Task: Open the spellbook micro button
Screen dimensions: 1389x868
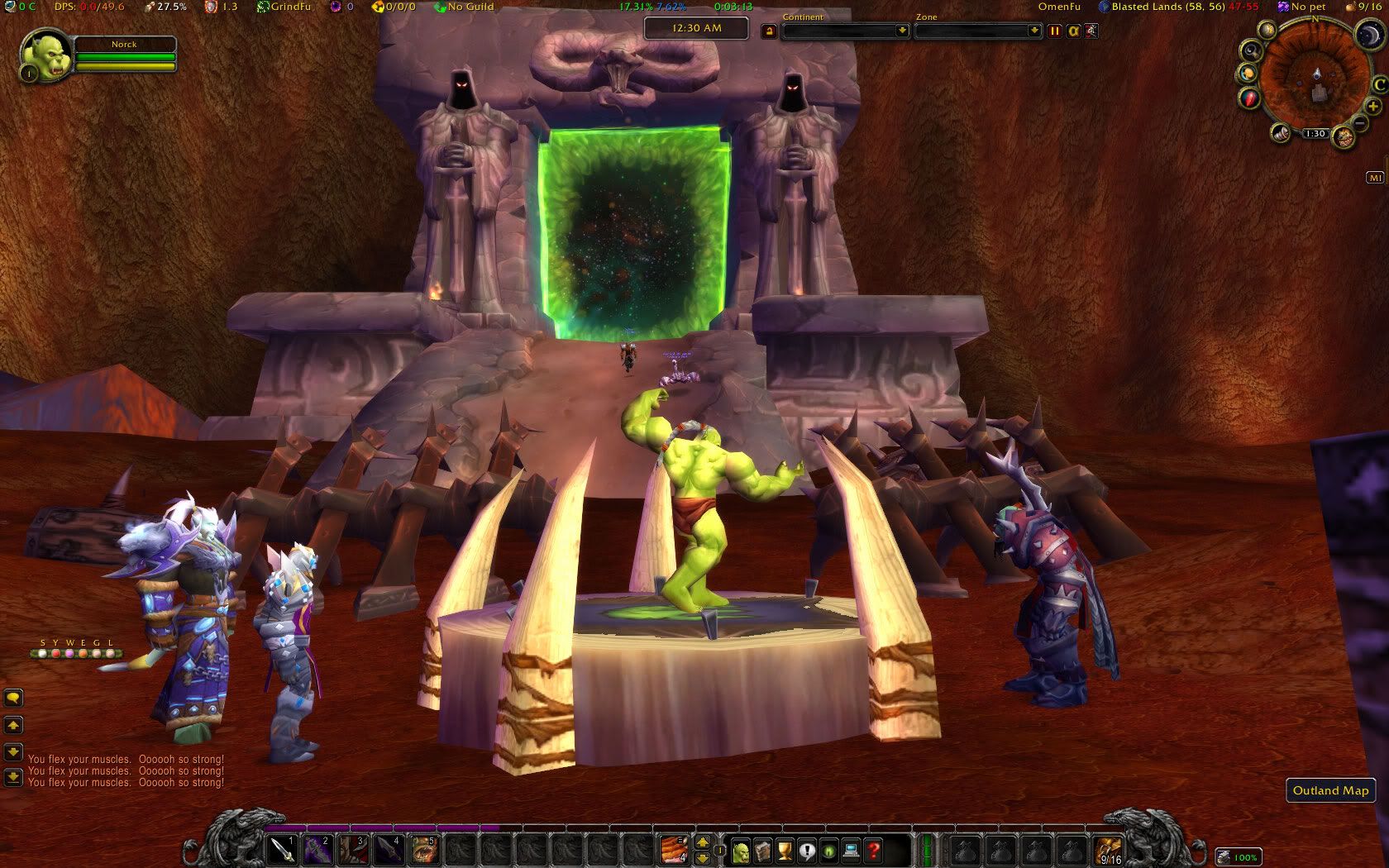Action: pos(762,850)
